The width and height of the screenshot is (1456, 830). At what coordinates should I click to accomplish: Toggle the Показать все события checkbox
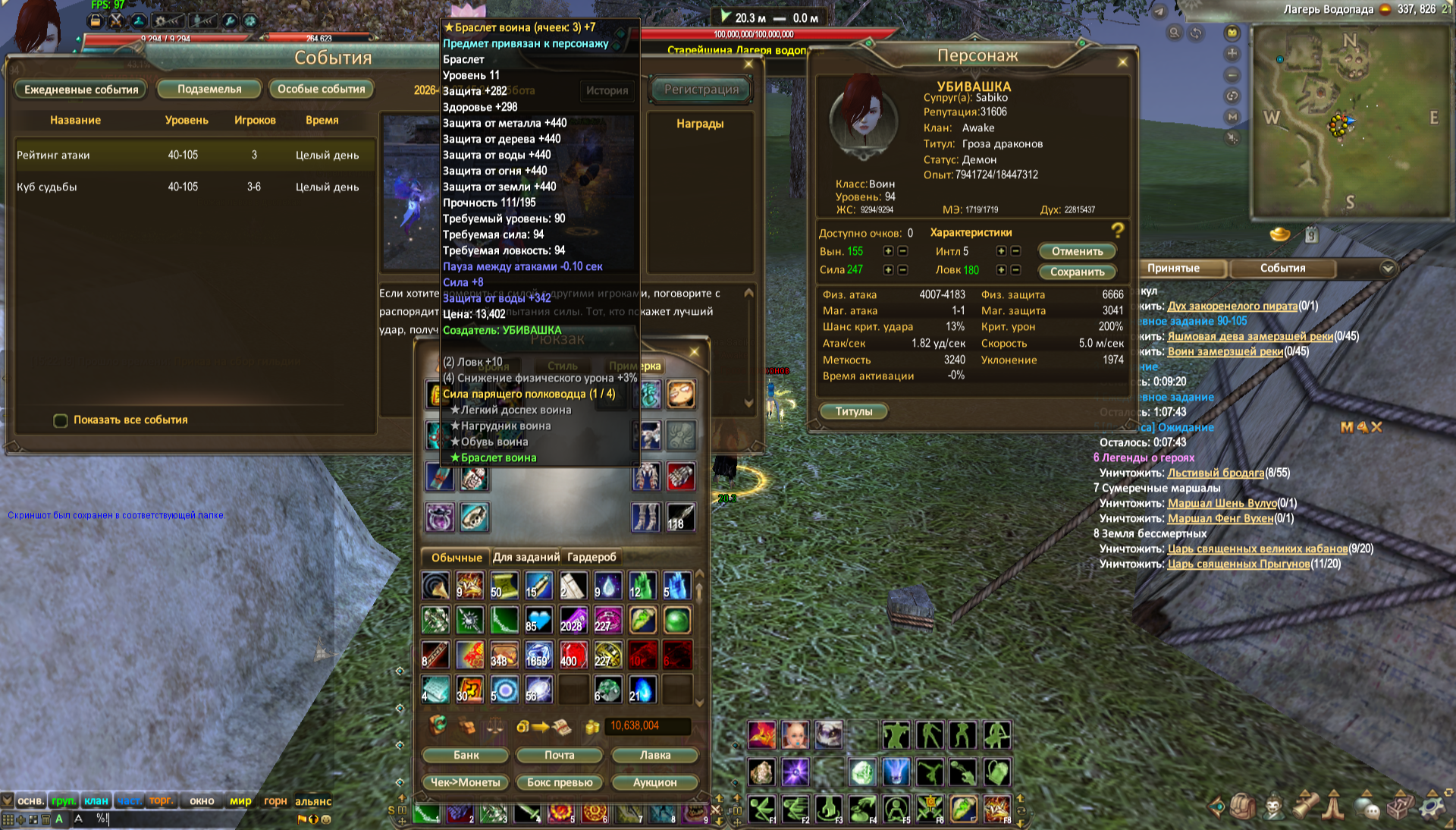(x=61, y=420)
